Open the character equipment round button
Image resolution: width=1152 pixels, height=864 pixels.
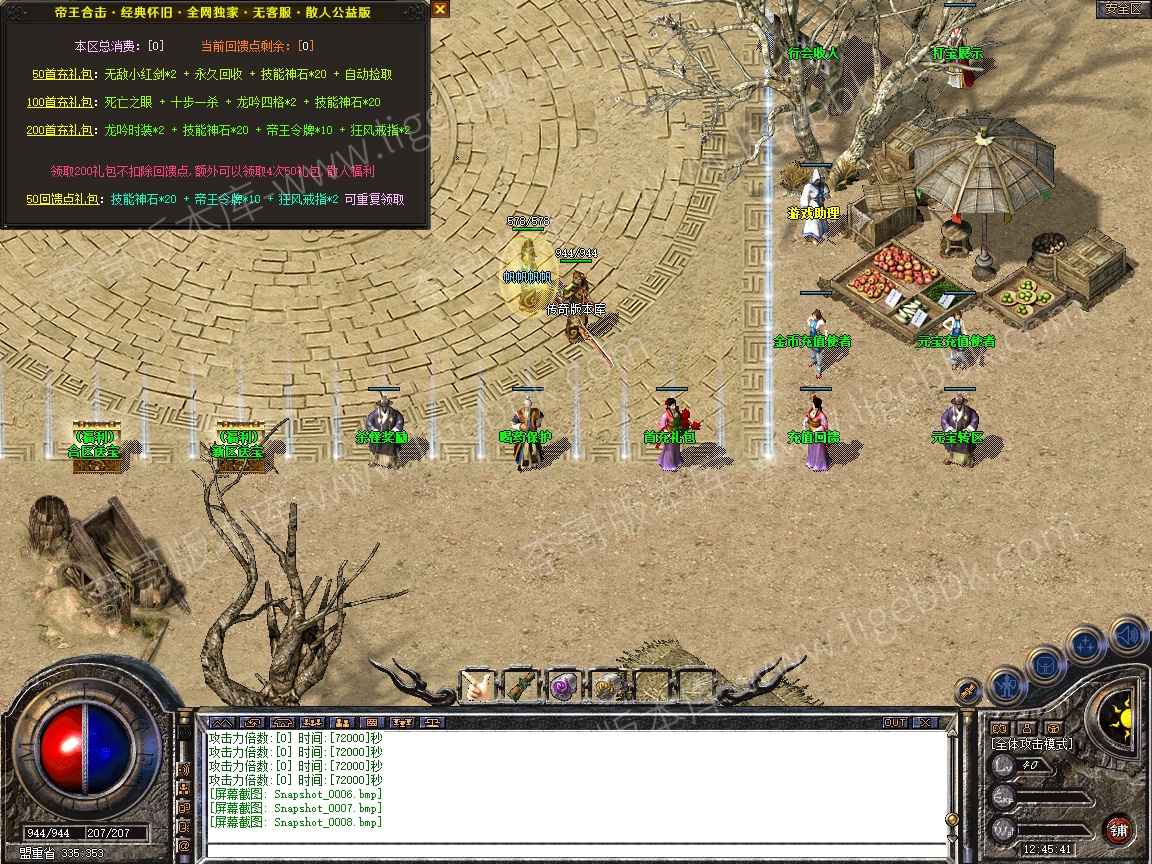click(x=1005, y=687)
